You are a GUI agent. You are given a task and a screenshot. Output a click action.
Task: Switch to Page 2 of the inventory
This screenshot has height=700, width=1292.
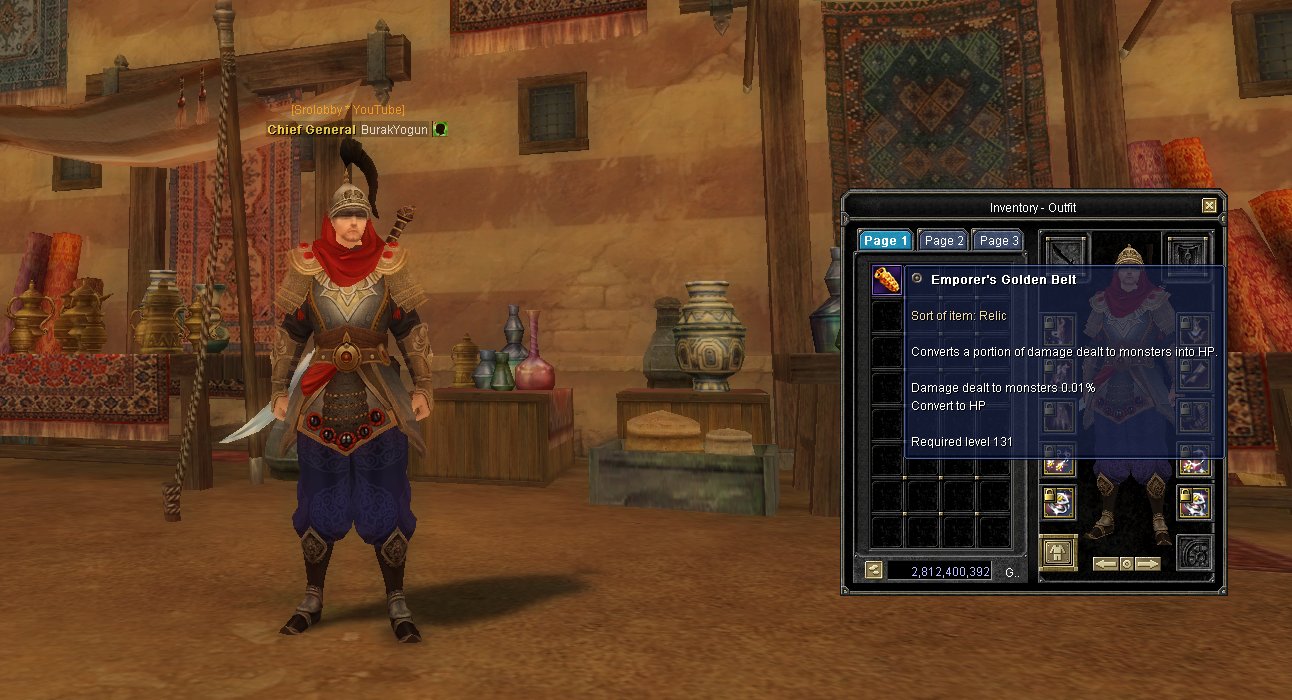click(944, 240)
